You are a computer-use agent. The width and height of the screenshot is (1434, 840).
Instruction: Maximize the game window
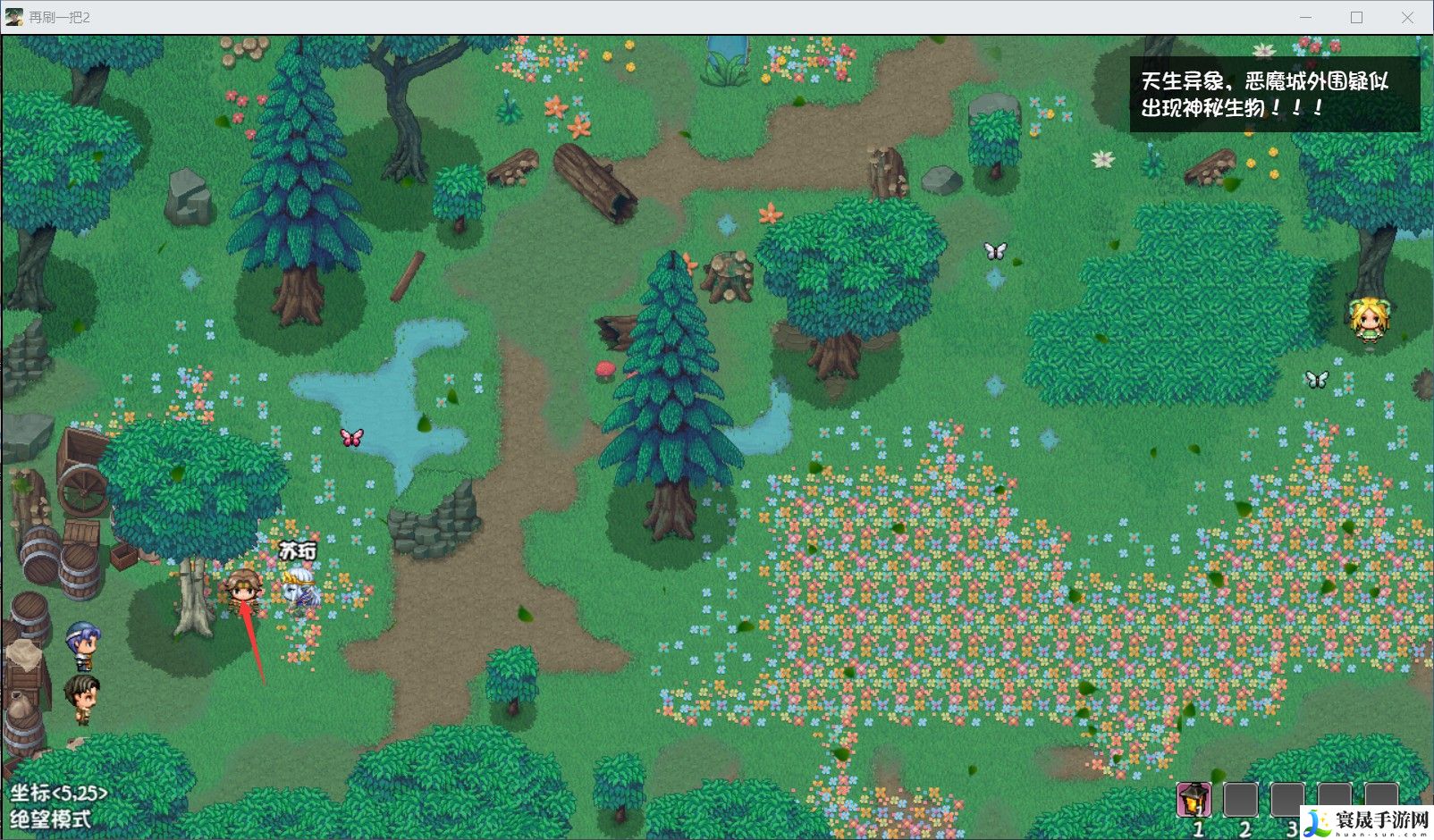pyautogui.click(x=1356, y=17)
